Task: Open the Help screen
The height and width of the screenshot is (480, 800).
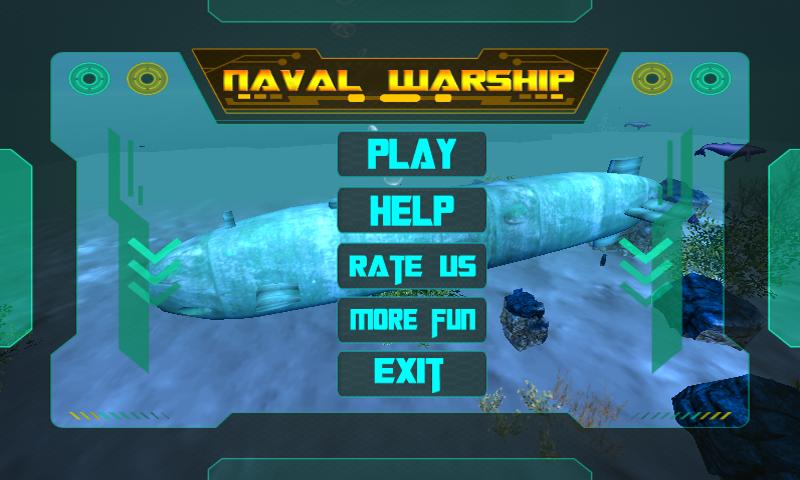Action: pyautogui.click(x=412, y=210)
